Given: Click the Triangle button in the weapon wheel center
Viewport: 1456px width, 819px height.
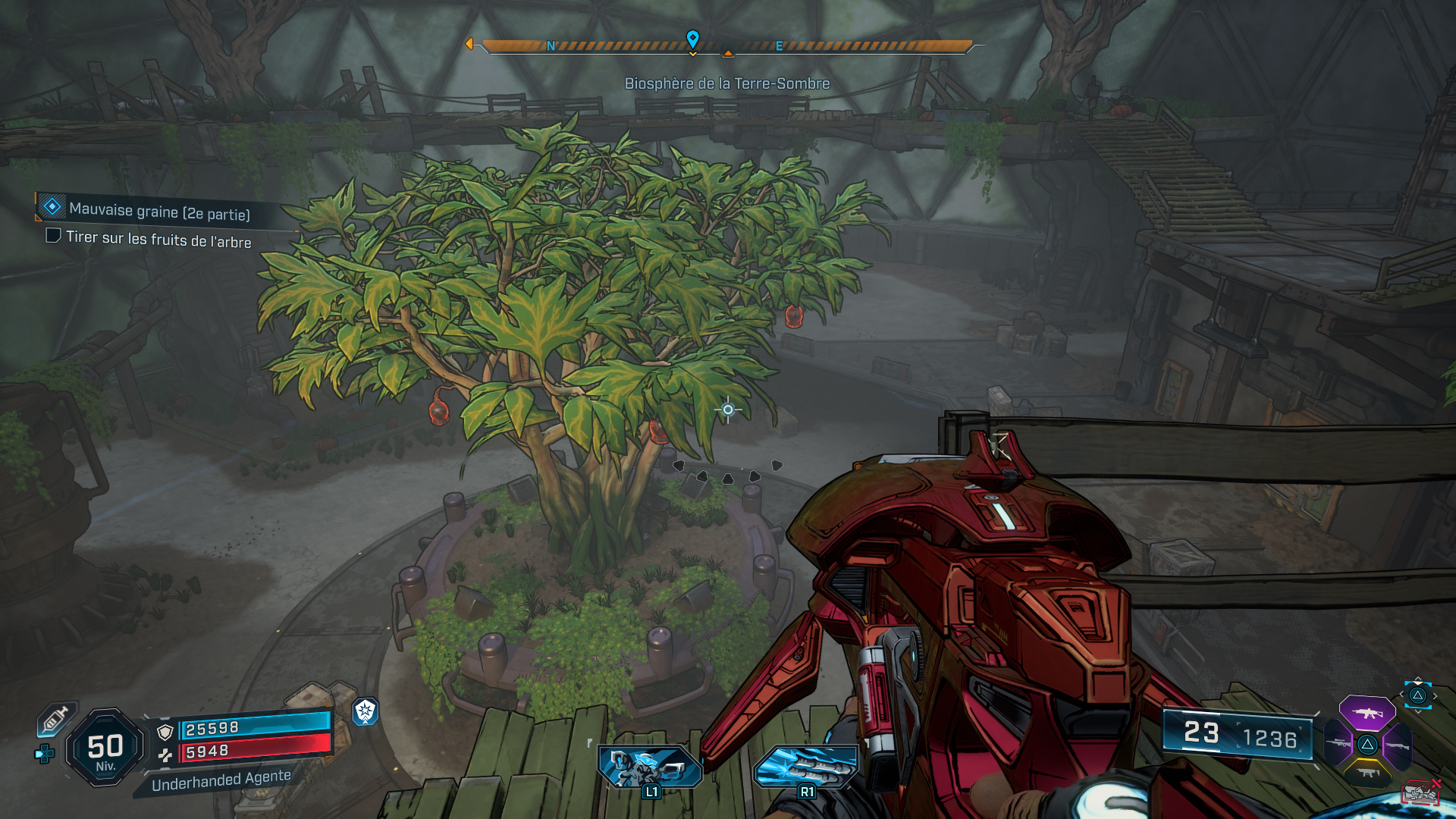Looking at the screenshot, I should [x=1367, y=745].
